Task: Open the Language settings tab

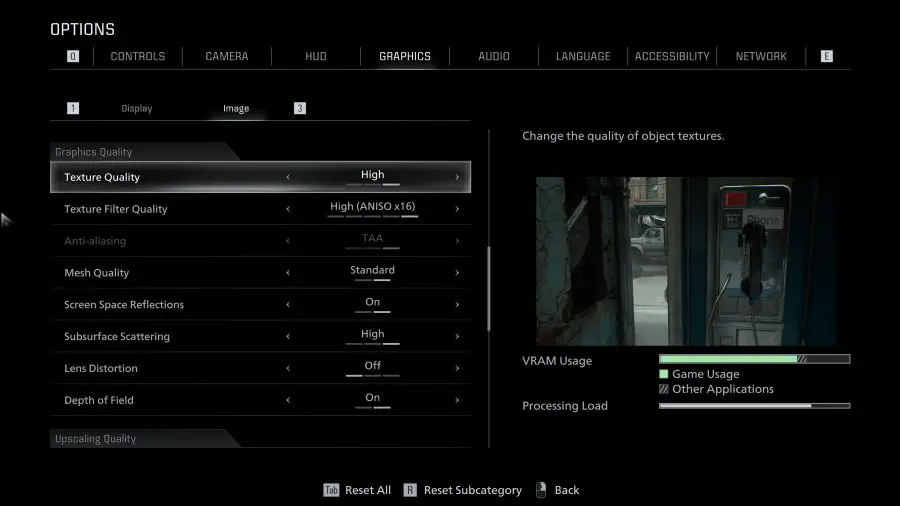Action: point(583,56)
